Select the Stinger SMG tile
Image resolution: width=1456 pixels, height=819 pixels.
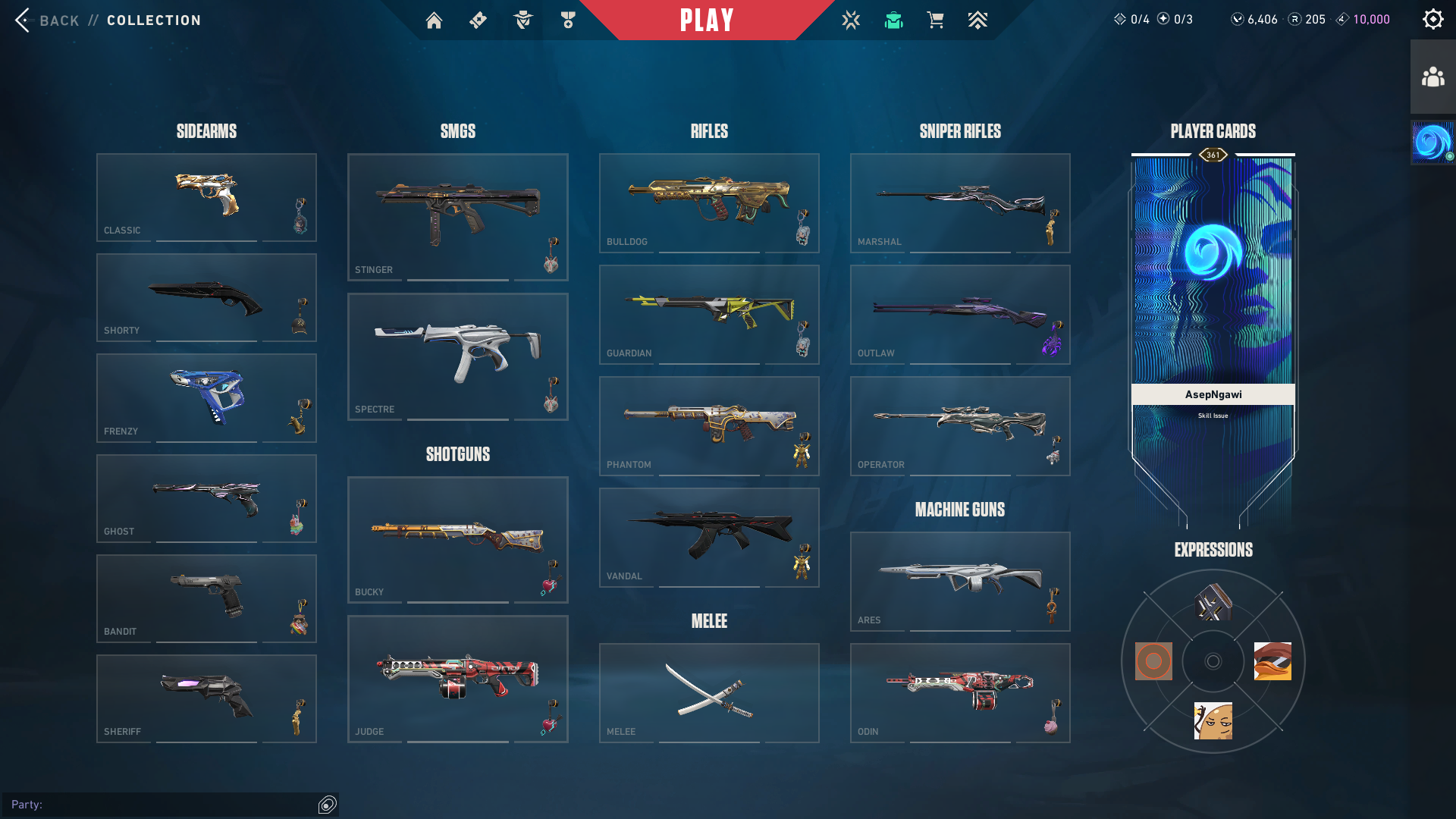[x=457, y=216]
